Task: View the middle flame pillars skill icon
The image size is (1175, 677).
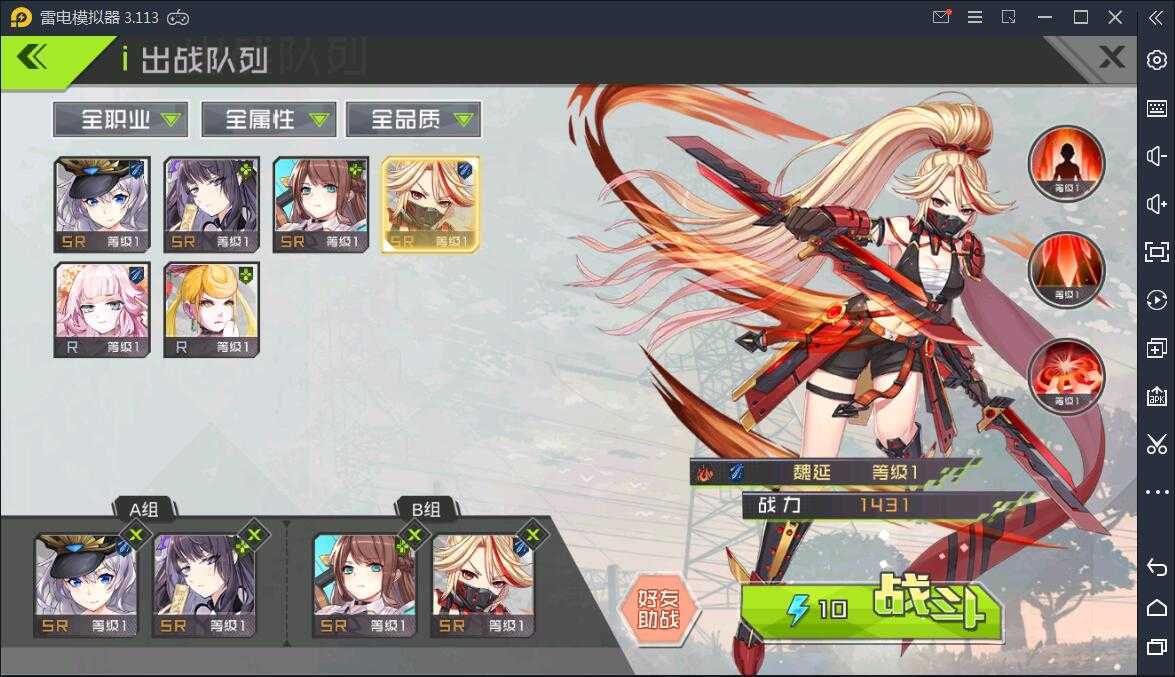Action: tap(1066, 270)
